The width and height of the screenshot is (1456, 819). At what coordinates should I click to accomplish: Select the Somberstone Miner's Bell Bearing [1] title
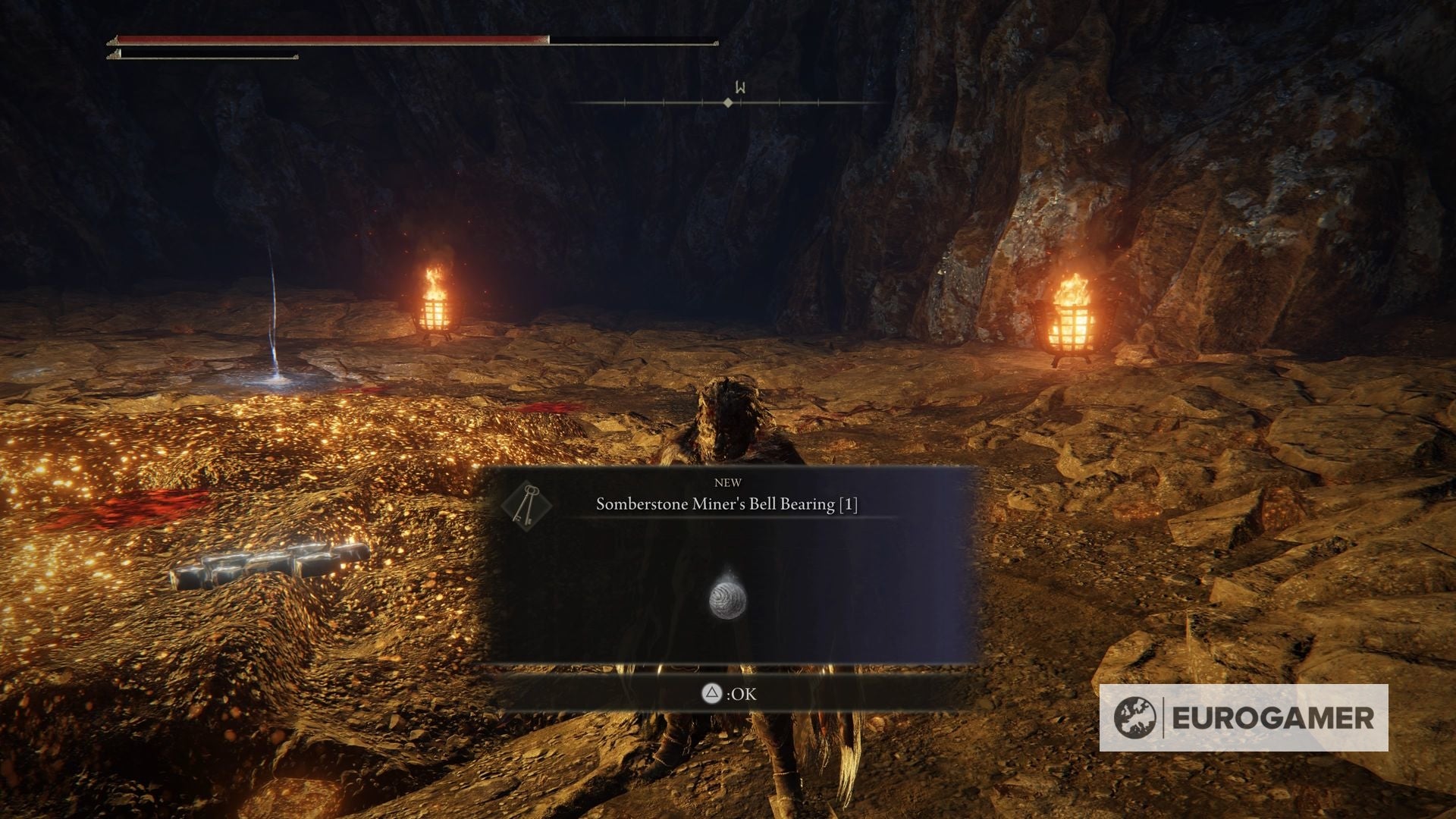coord(726,504)
